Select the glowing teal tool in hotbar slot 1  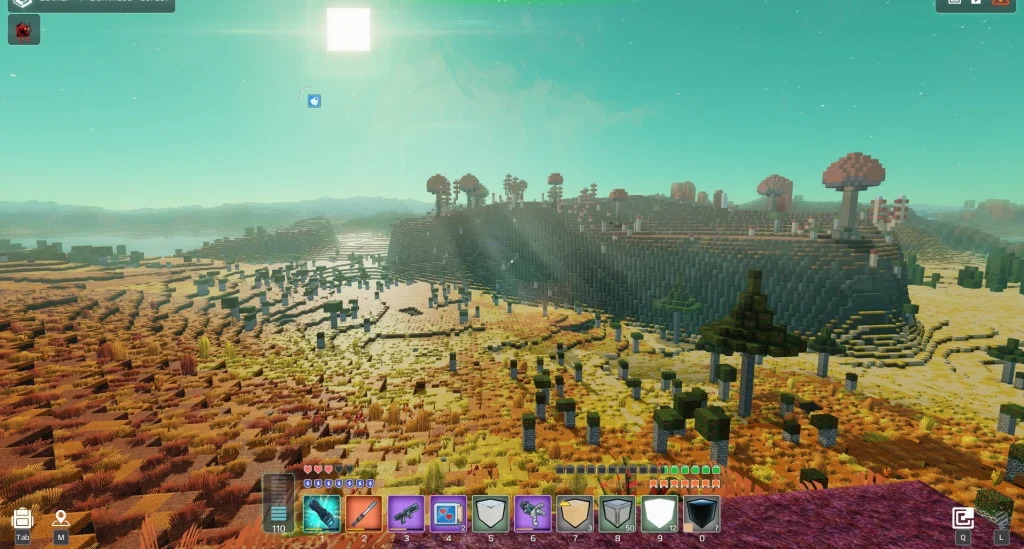coord(322,513)
